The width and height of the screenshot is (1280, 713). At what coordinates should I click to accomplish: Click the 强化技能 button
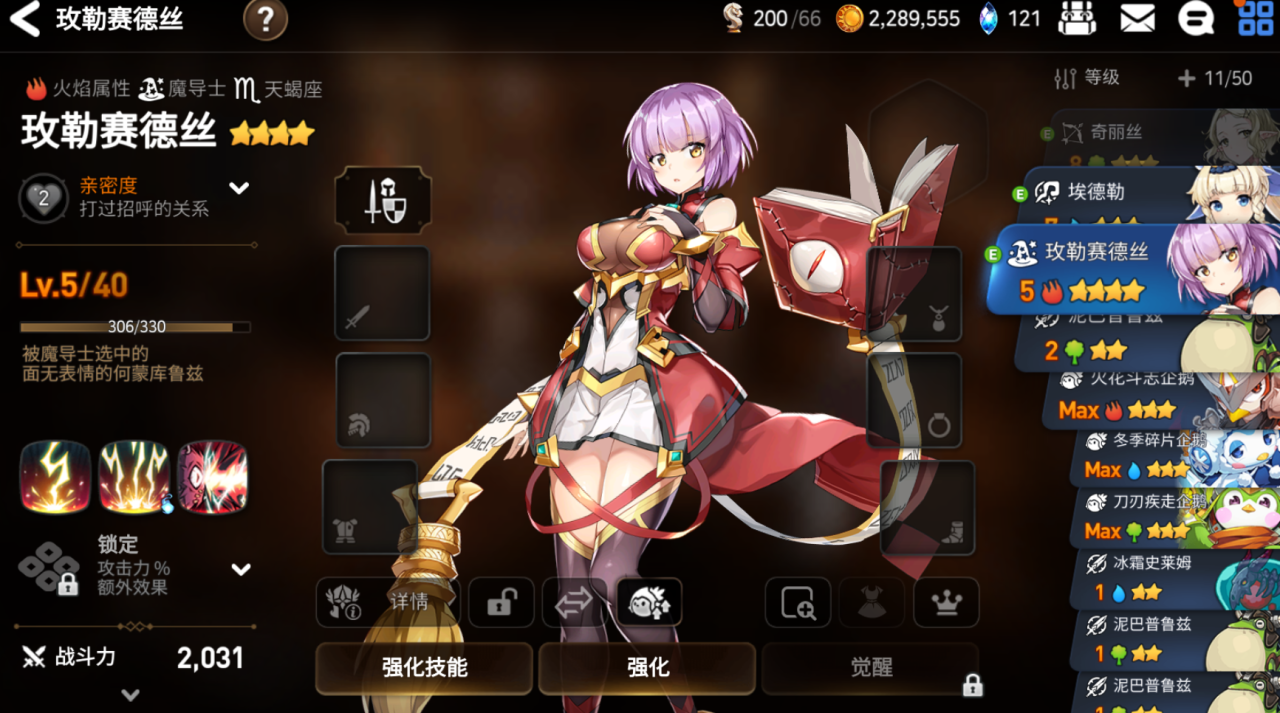pyautogui.click(x=424, y=667)
